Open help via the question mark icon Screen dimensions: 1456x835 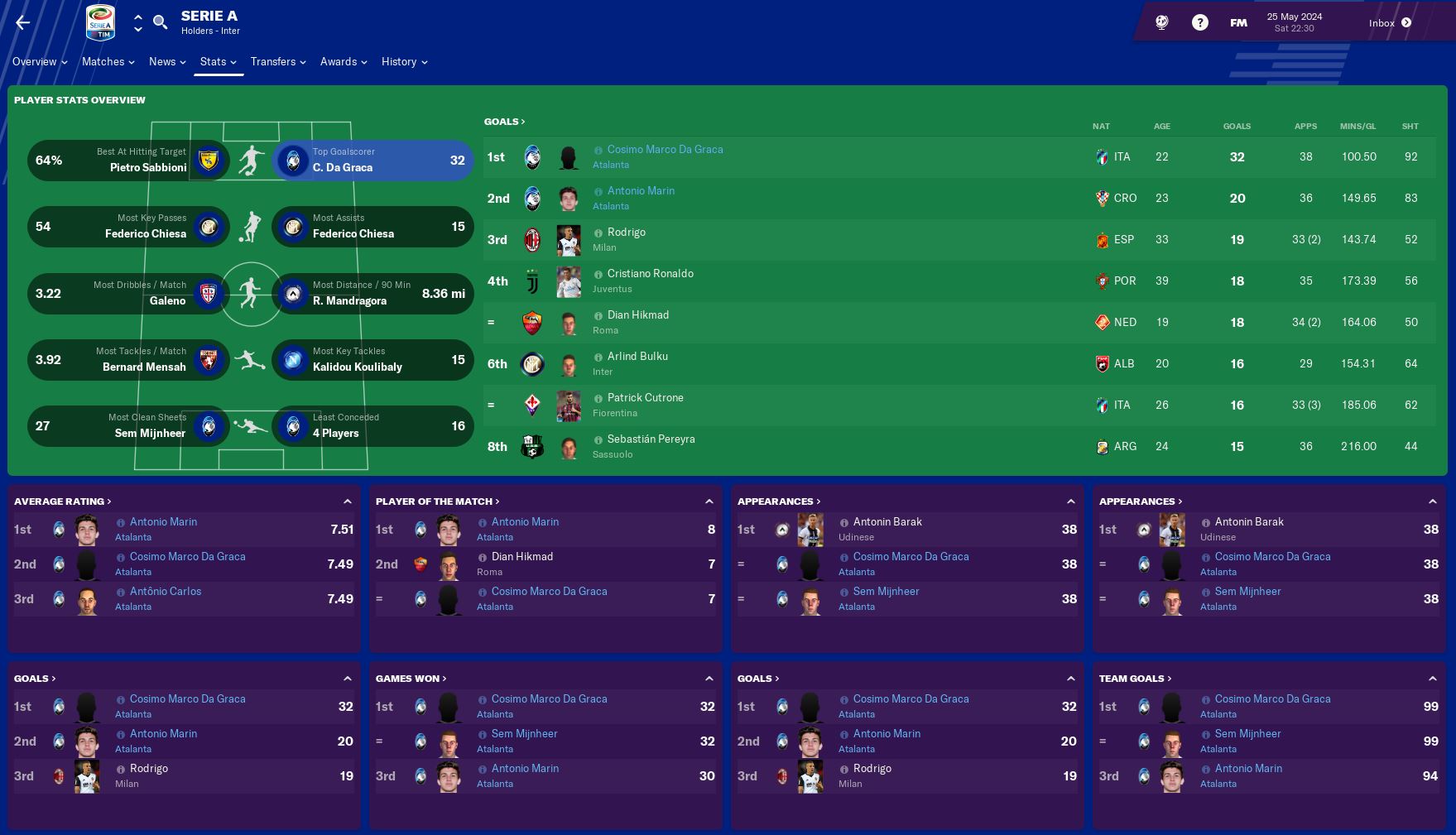tap(1200, 22)
